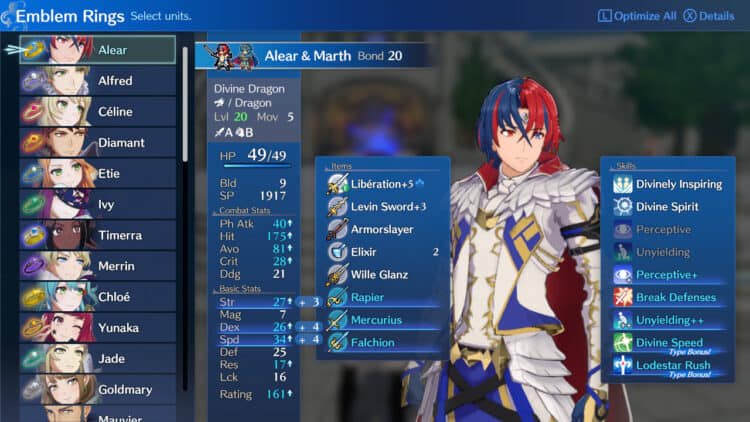Select the Lodestar Rush skill
750x422 pixels.
click(672, 365)
